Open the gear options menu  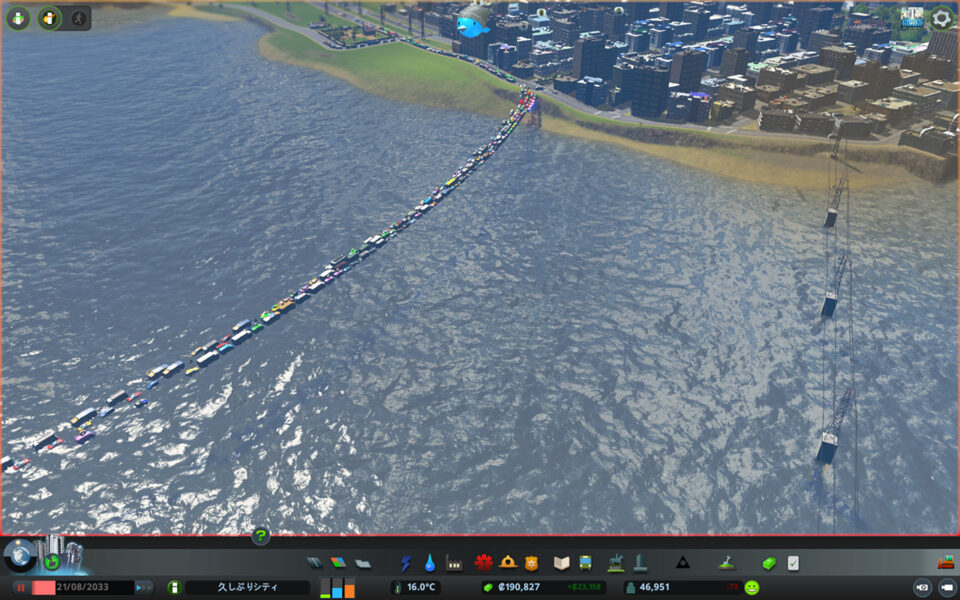[941, 18]
